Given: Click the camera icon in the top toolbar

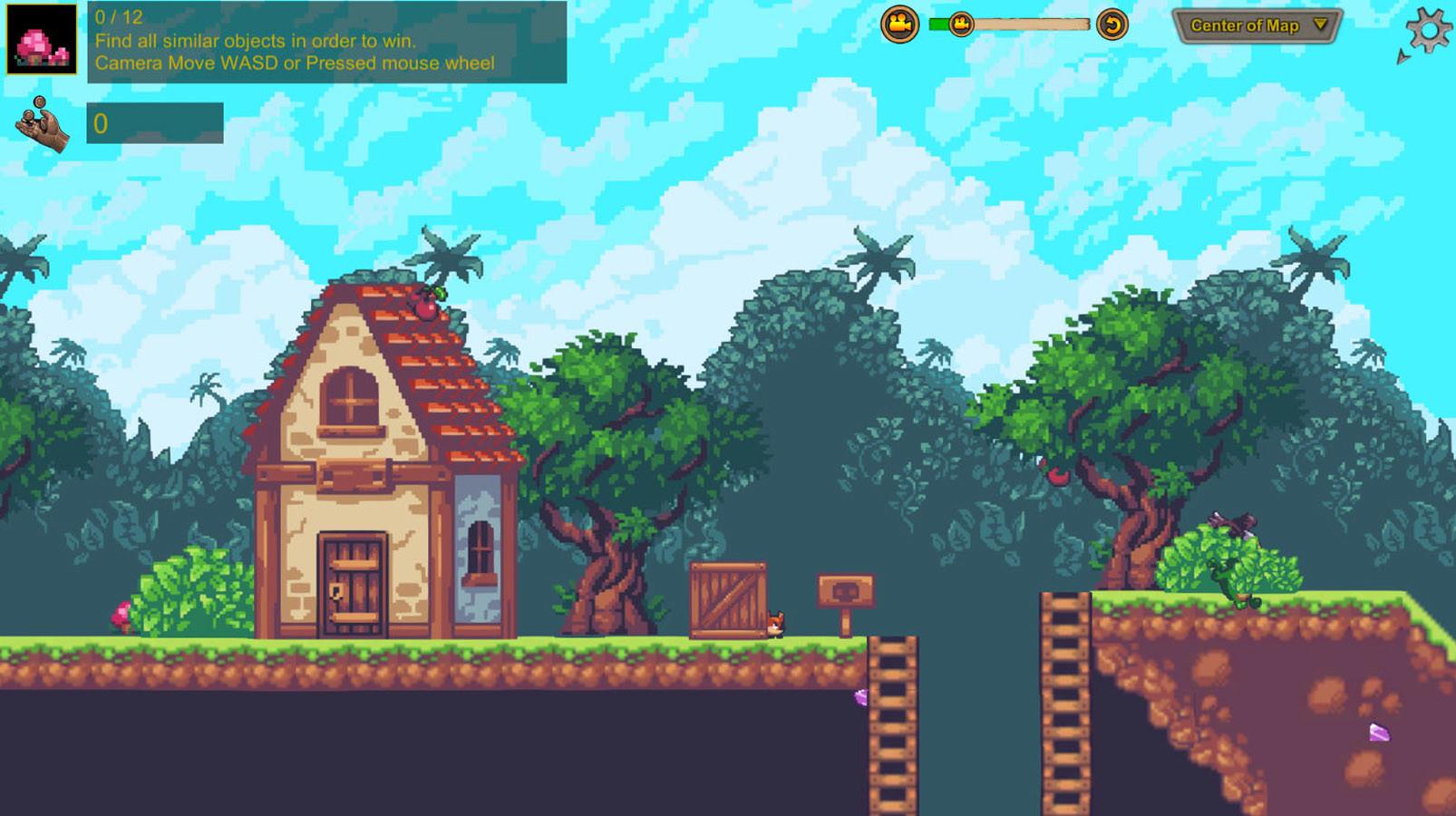Looking at the screenshot, I should pyautogui.click(x=899, y=25).
